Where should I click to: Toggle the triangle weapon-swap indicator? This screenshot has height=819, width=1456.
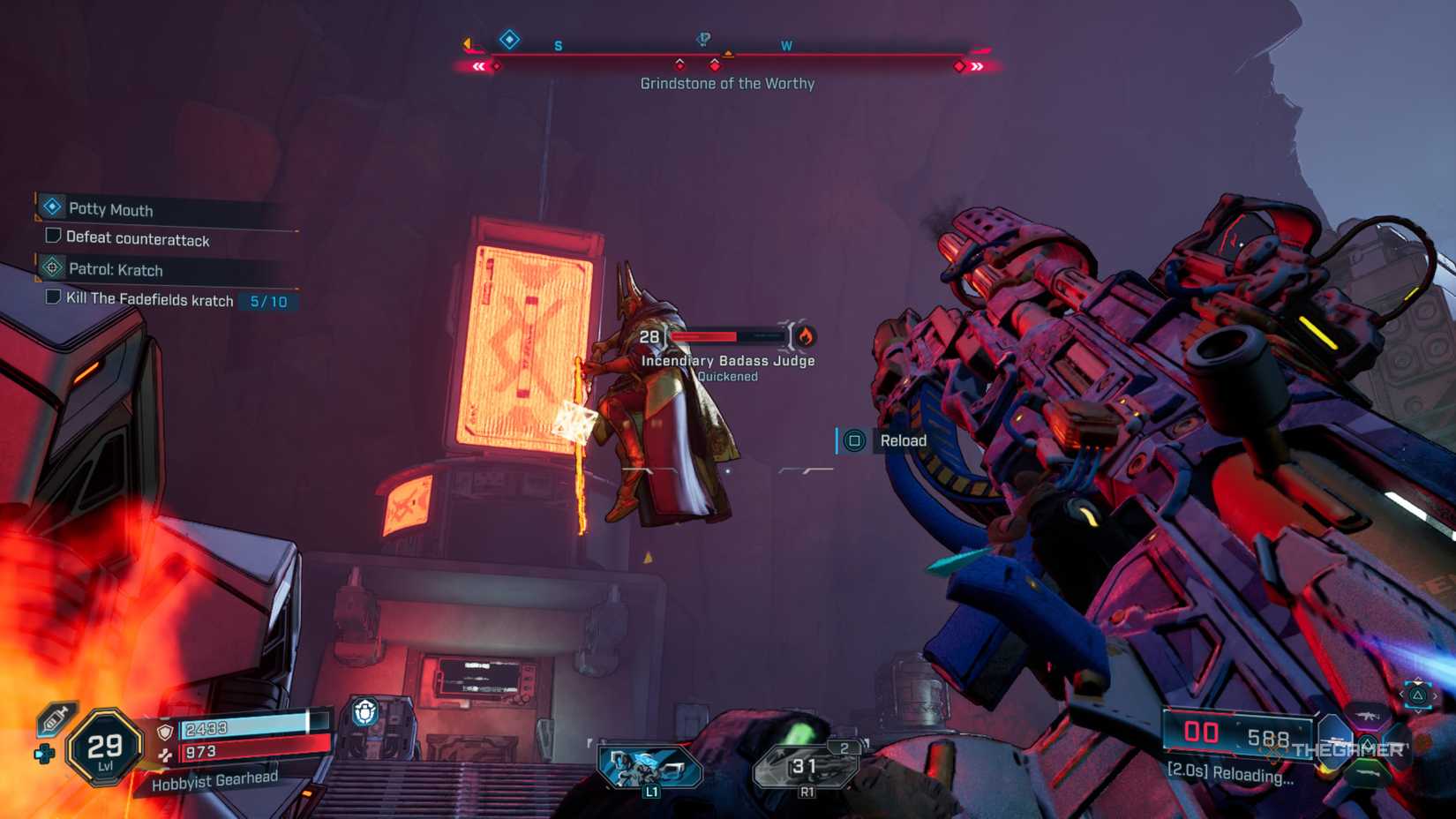1418,696
